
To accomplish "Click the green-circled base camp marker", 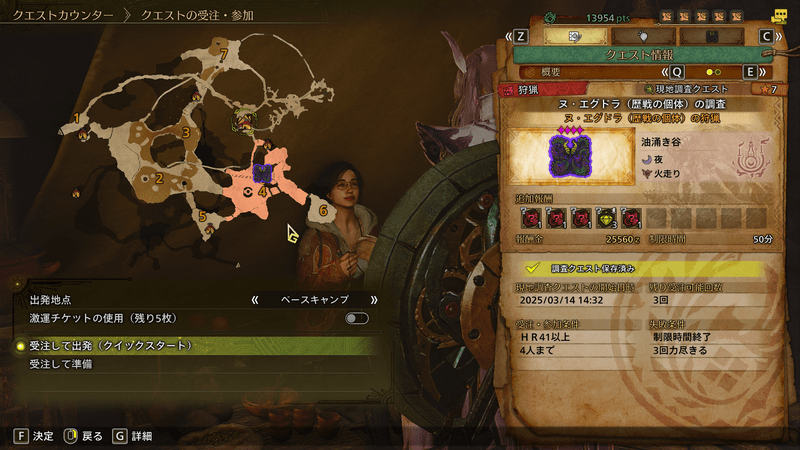I will [242, 121].
